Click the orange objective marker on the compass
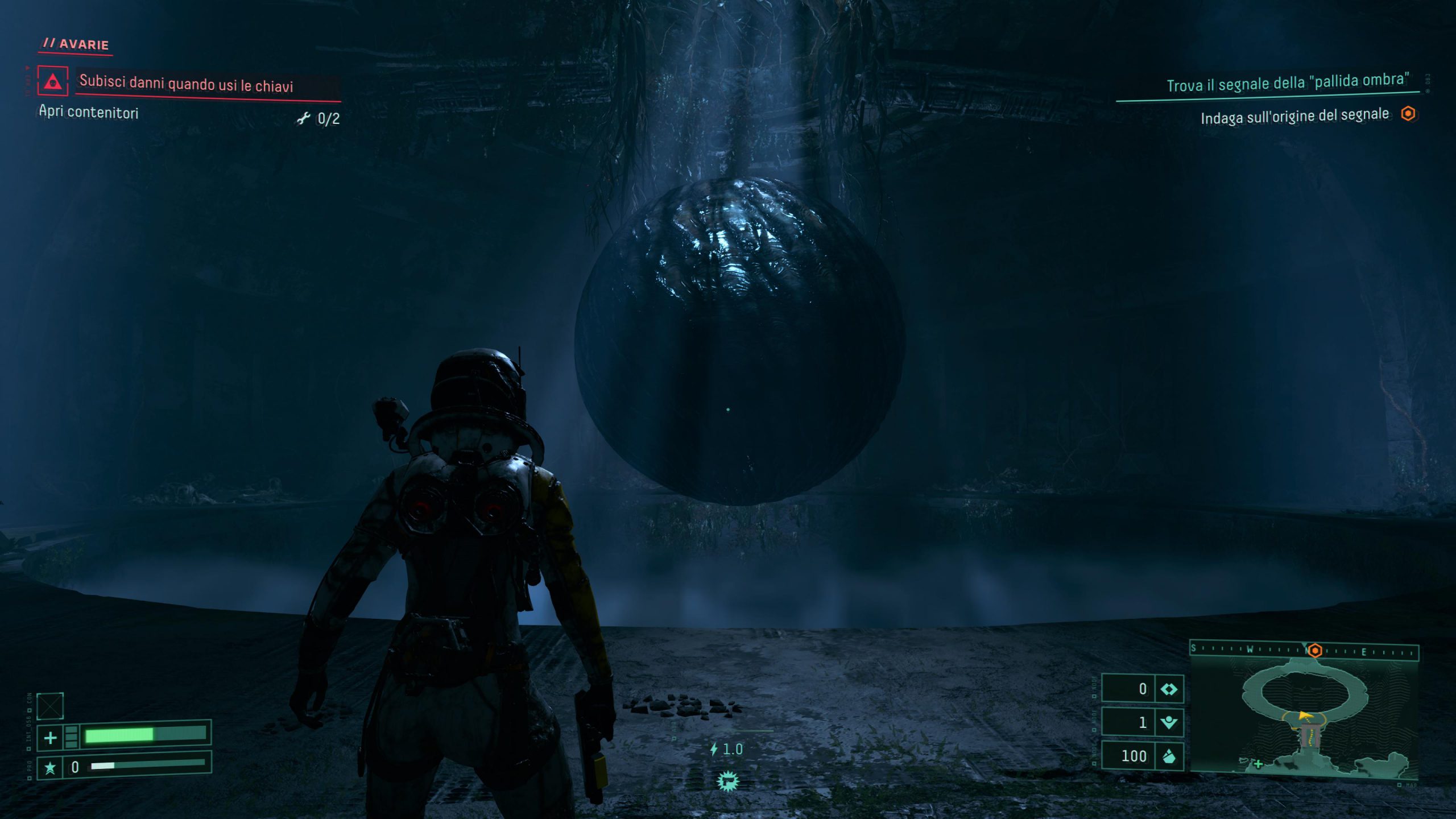1456x819 pixels. point(1315,650)
